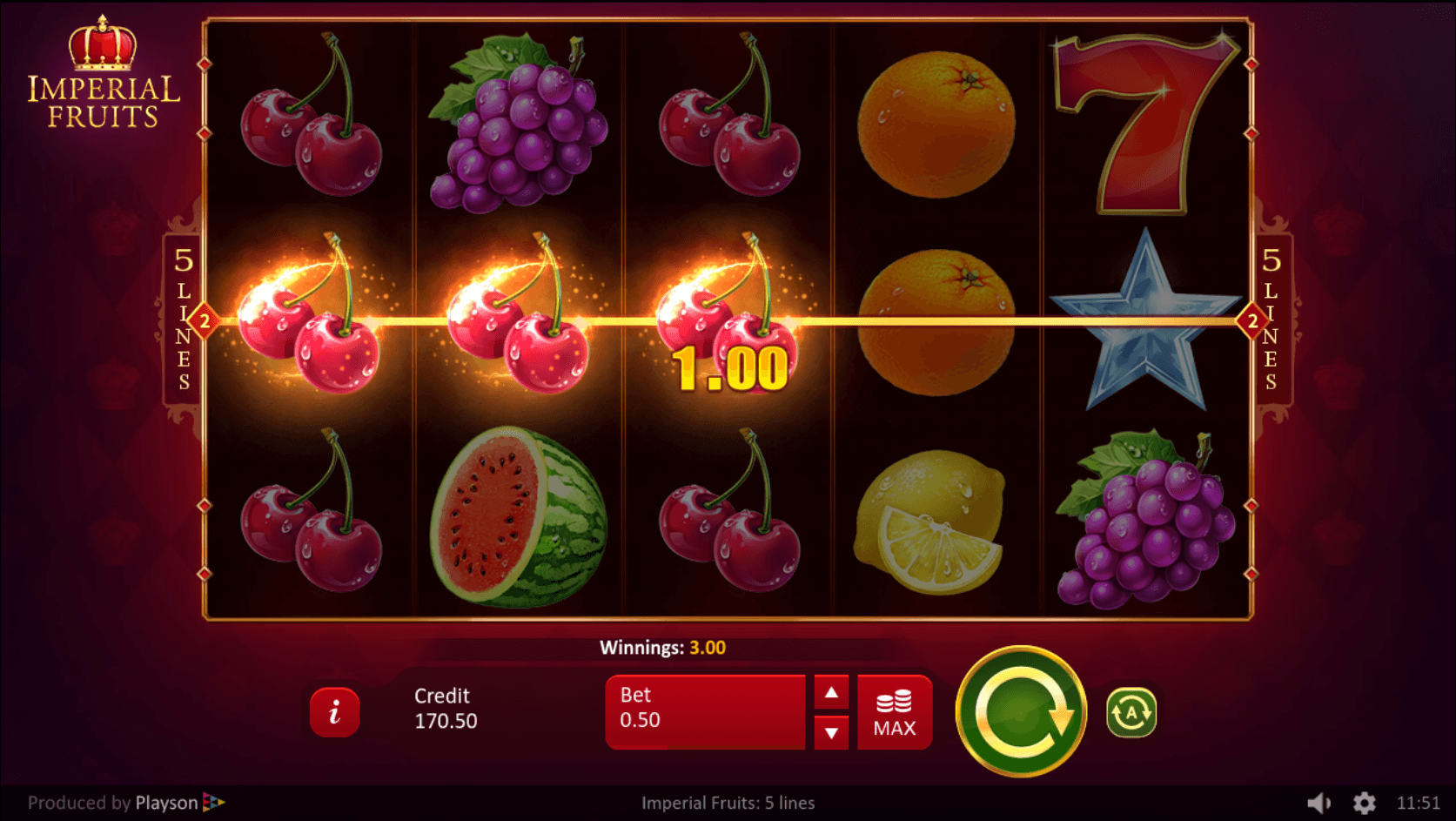Image resolution: width=1456 pixels, height=821 pixels.
Task: Click the Winnings 3.00 text
Action: tap(664, 647)
